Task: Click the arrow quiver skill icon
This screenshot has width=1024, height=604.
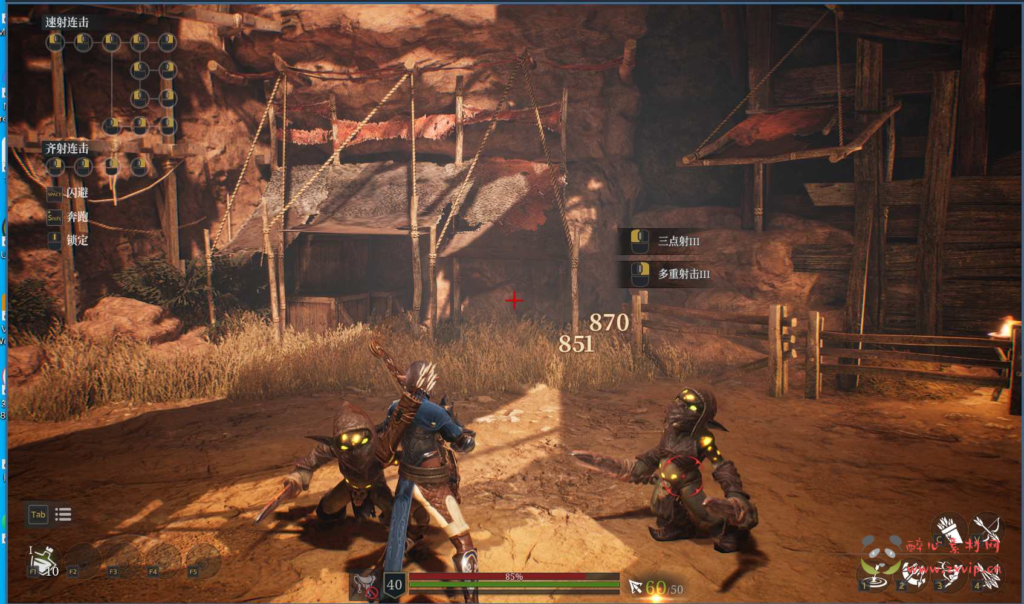Action: pos(948,530)
